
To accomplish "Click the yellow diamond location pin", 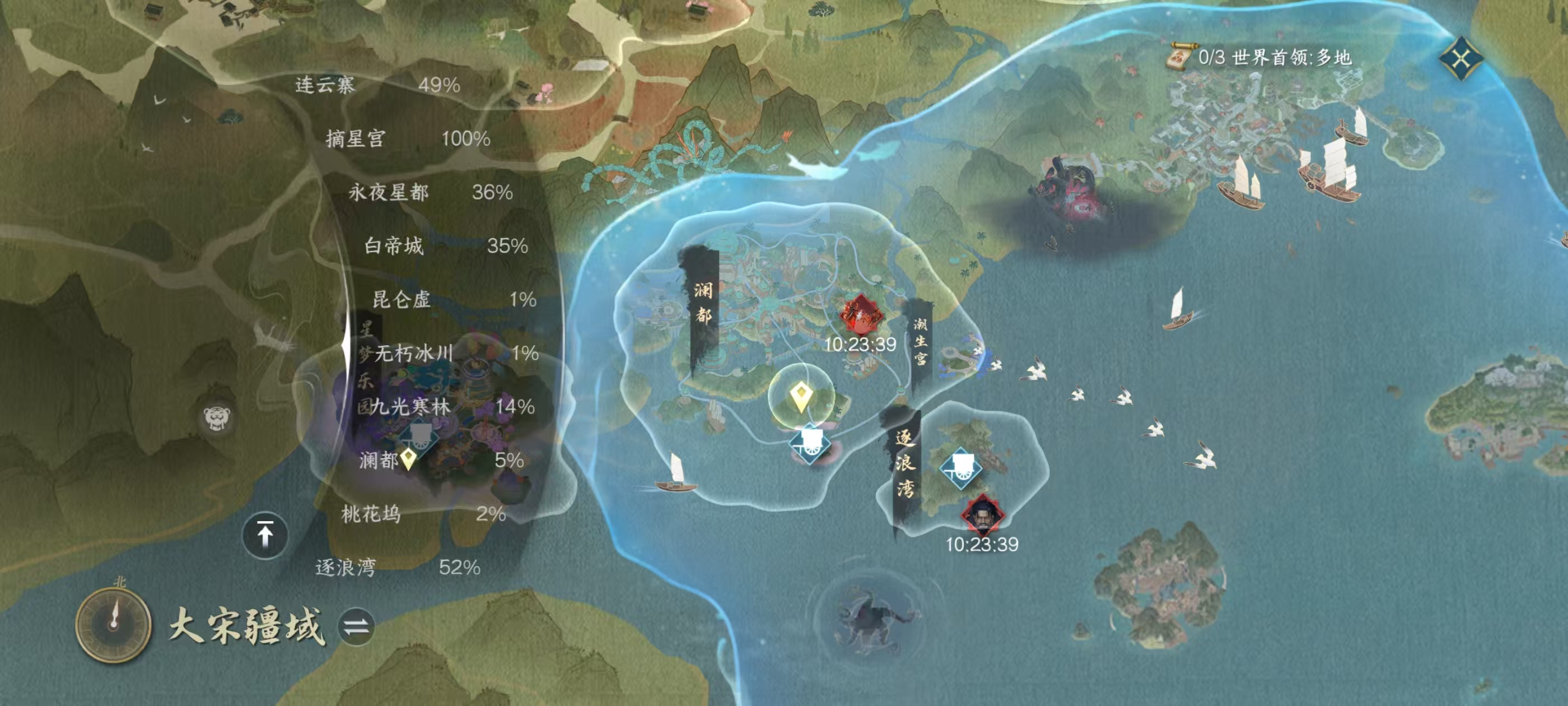I will [801, 397].
